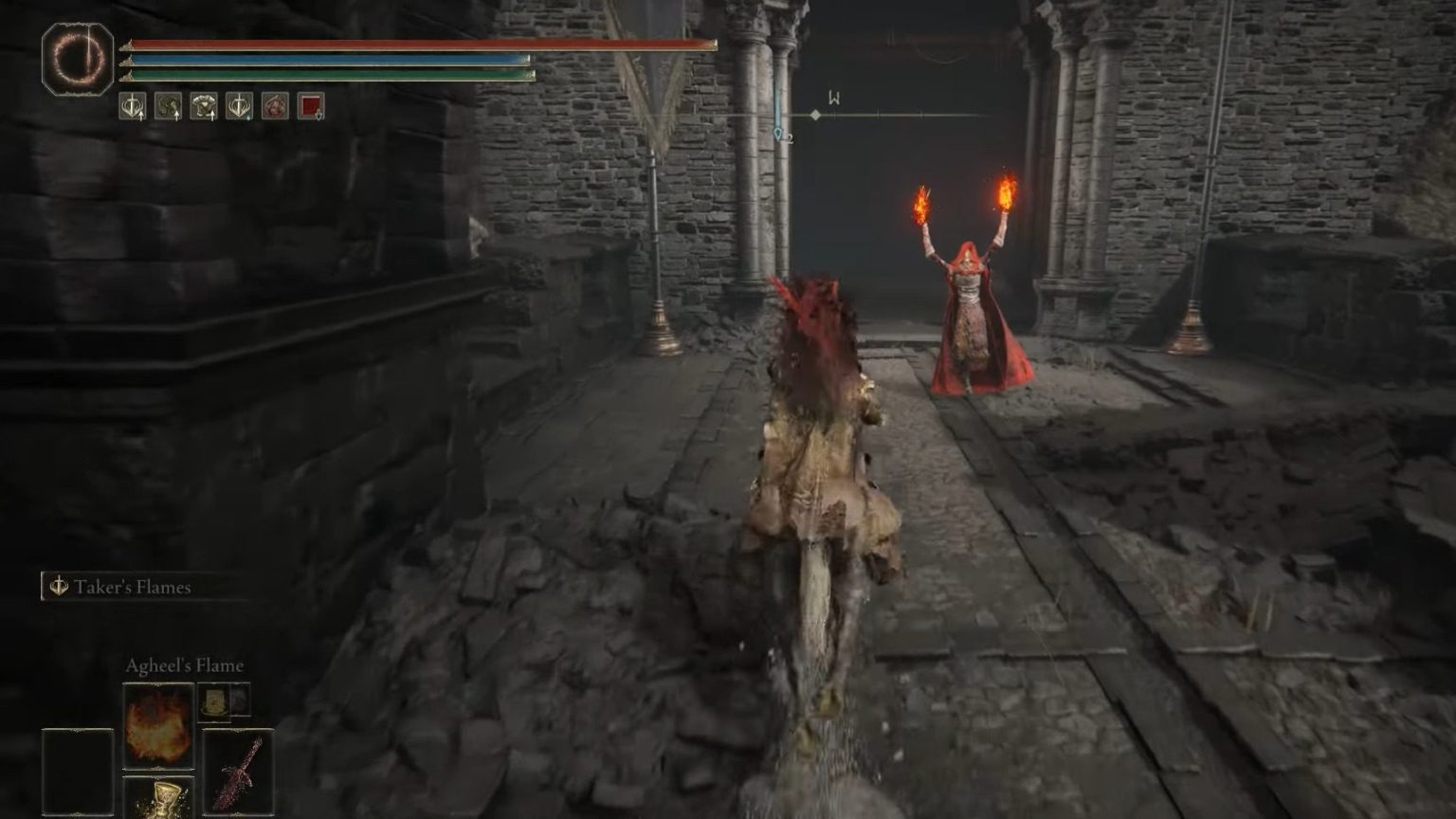
Task: Click the first weapon-buff status icon below bars
Action: coord(133,106)
